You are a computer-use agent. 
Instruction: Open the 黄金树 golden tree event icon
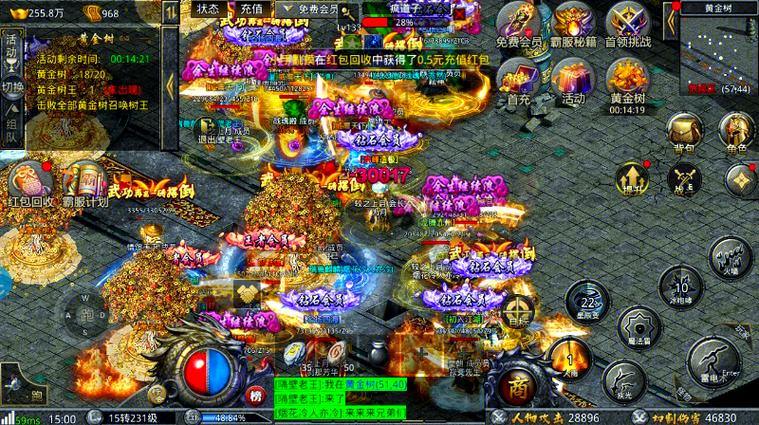628,78
